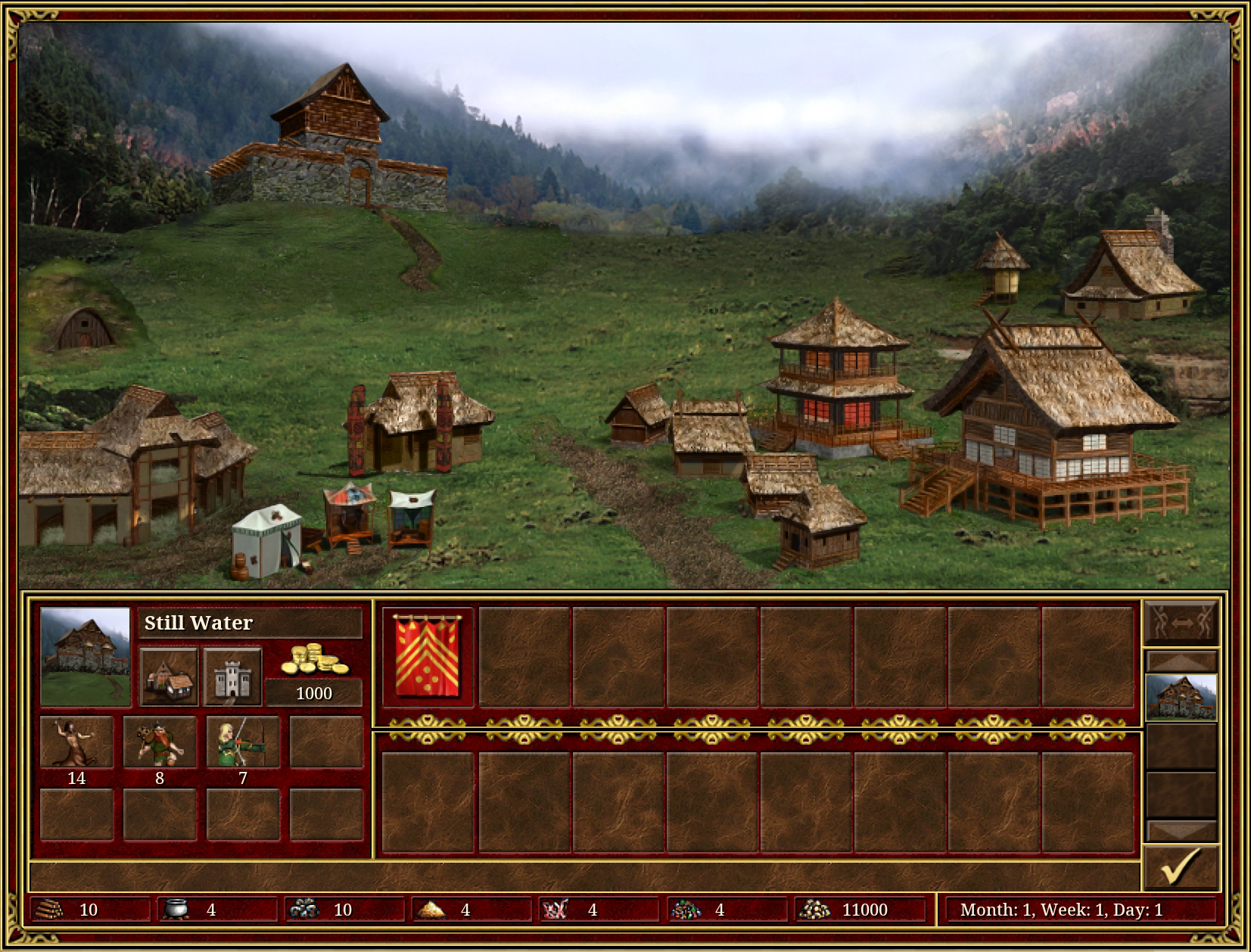
Task: Choose the elf archer slot showing 7
Action: click(x=243, y=742)
